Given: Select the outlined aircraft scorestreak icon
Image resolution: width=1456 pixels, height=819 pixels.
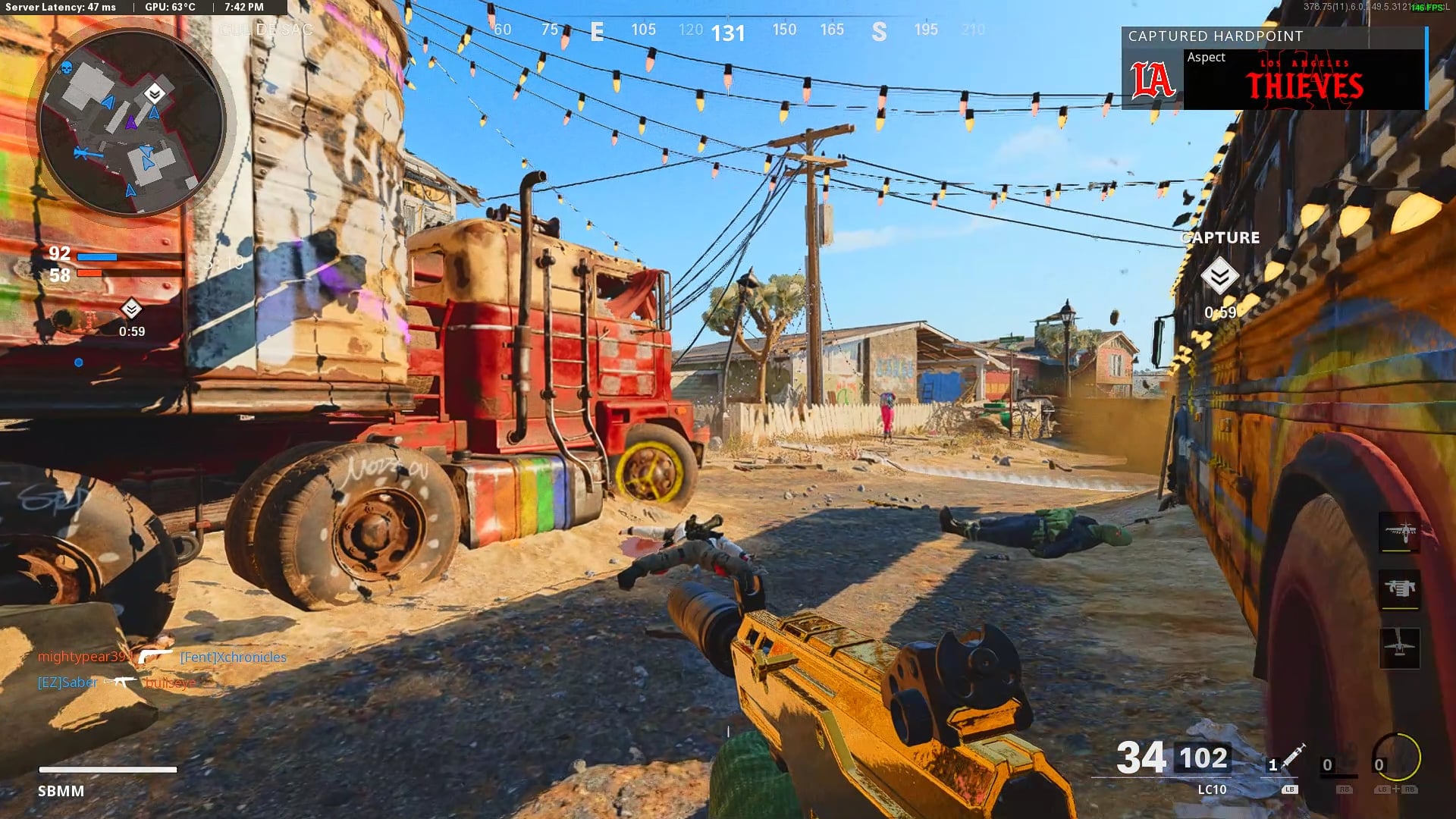Looking at the screenshot, I should click(x=1399, y=647).
